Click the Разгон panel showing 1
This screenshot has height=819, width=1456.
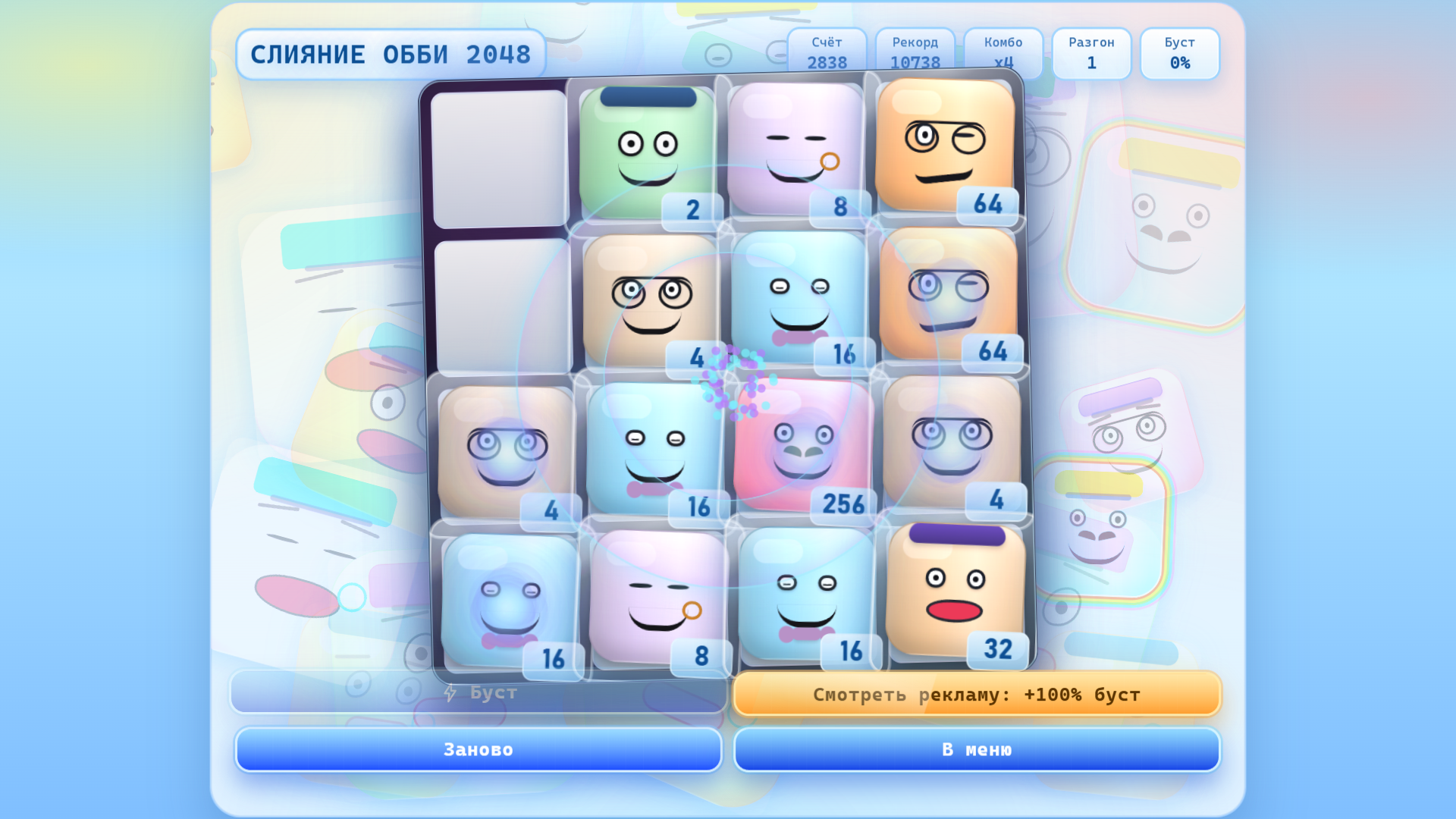tap(1092, 53)
